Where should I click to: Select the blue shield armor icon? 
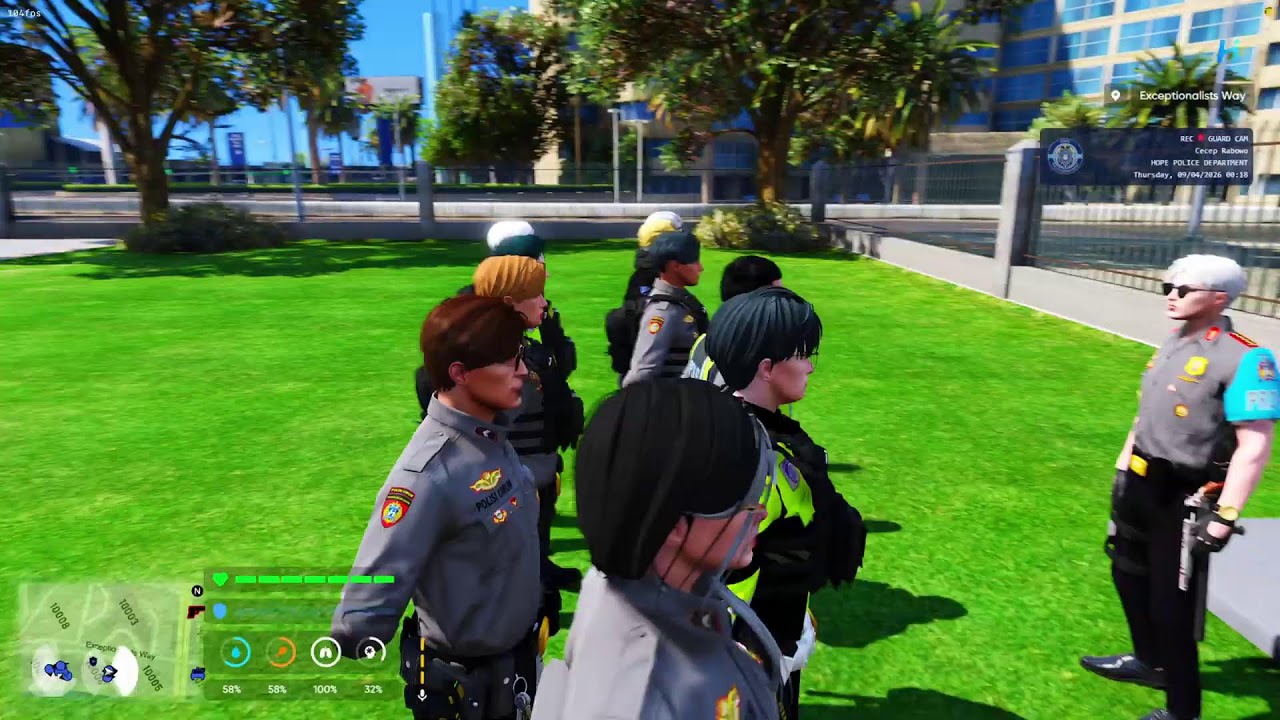(220, 610)
